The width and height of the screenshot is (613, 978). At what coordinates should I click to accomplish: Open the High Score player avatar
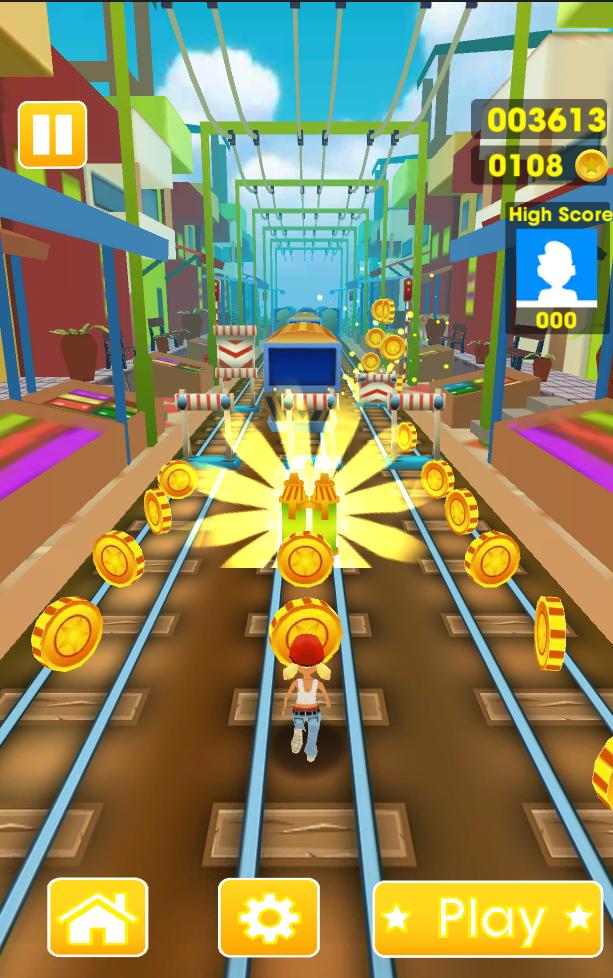click(x=556, y=267)
